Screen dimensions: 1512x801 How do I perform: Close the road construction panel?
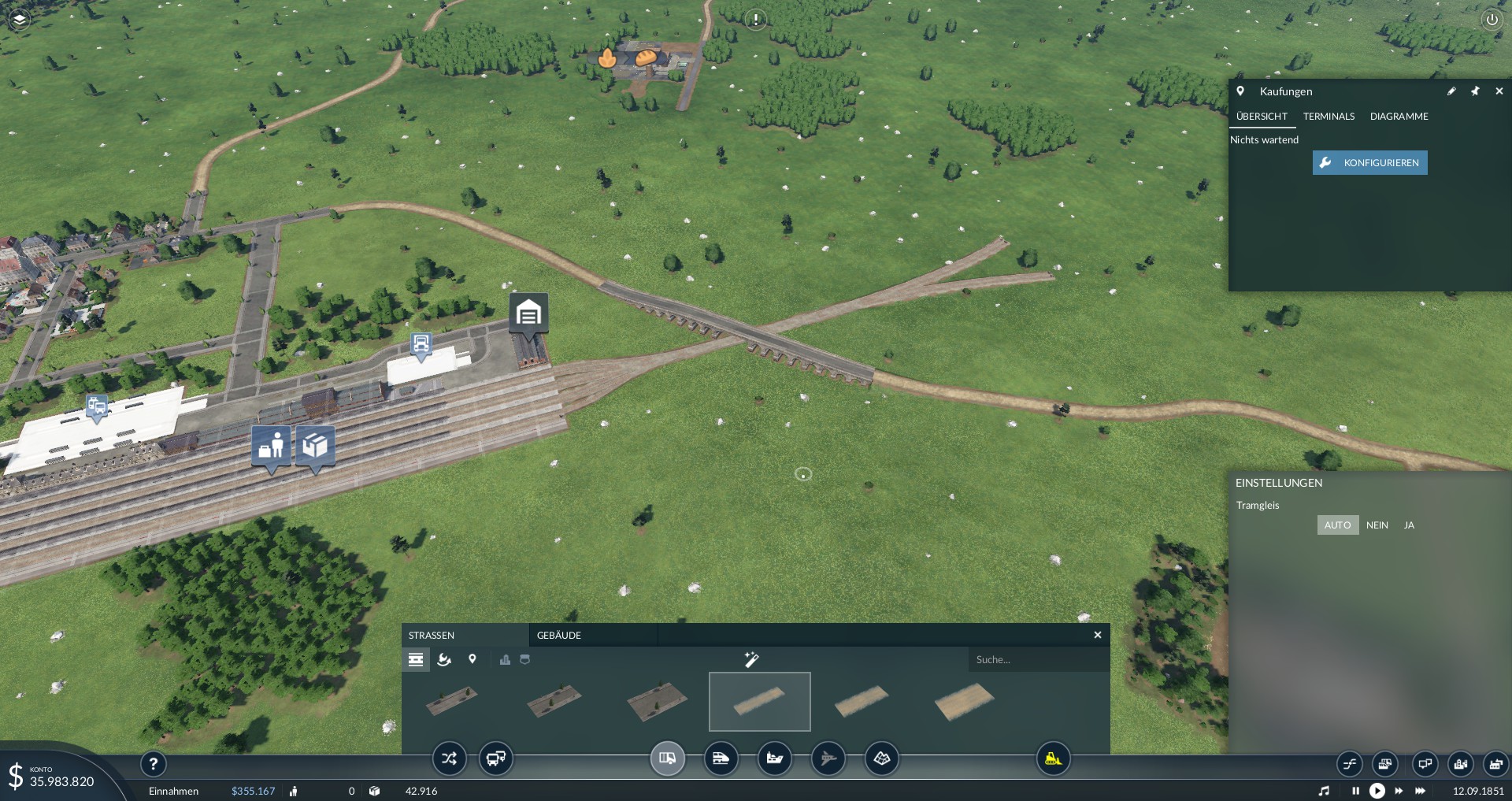[x=1098, y=635]
